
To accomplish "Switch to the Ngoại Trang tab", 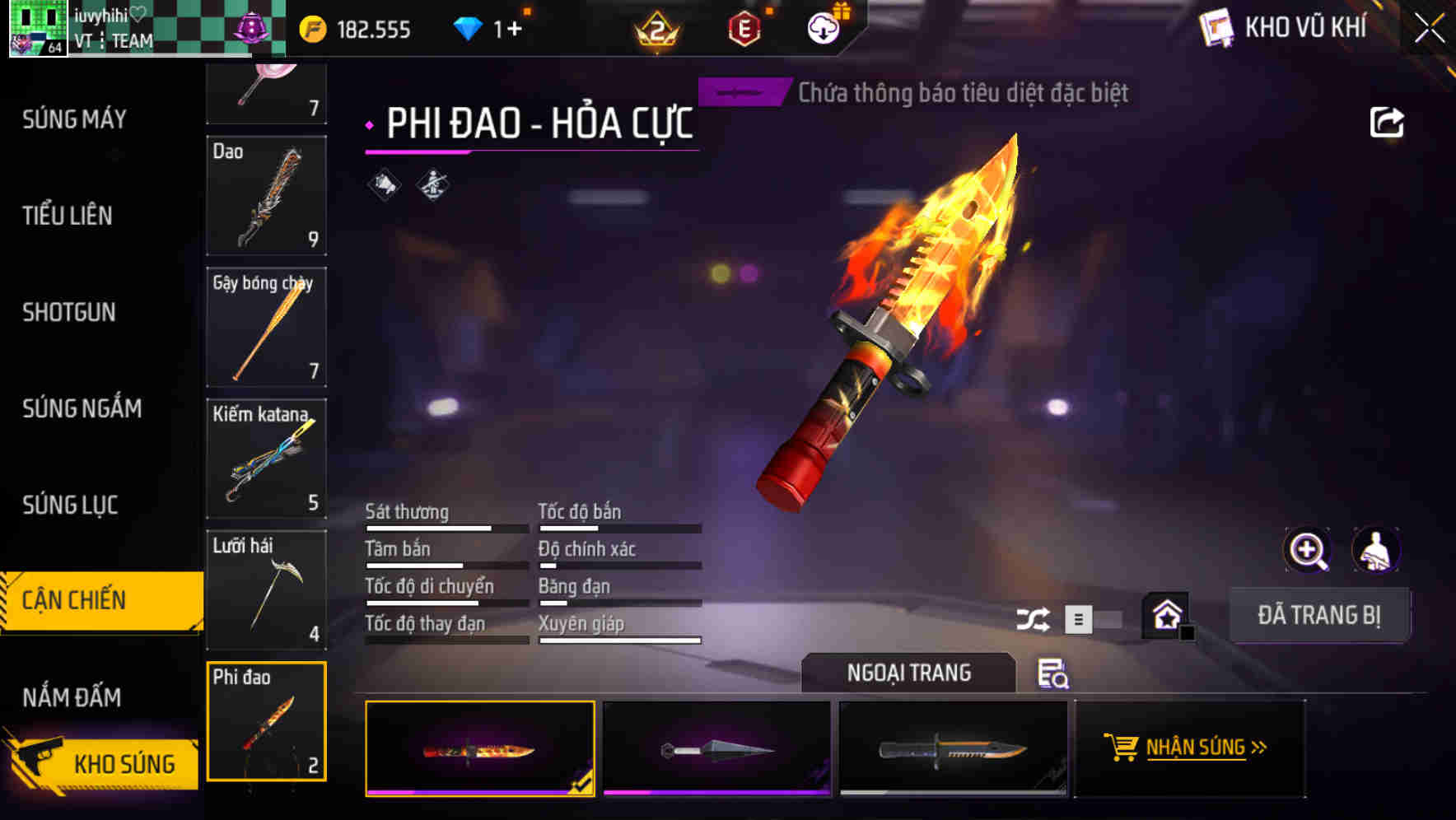I will point(909,672).
